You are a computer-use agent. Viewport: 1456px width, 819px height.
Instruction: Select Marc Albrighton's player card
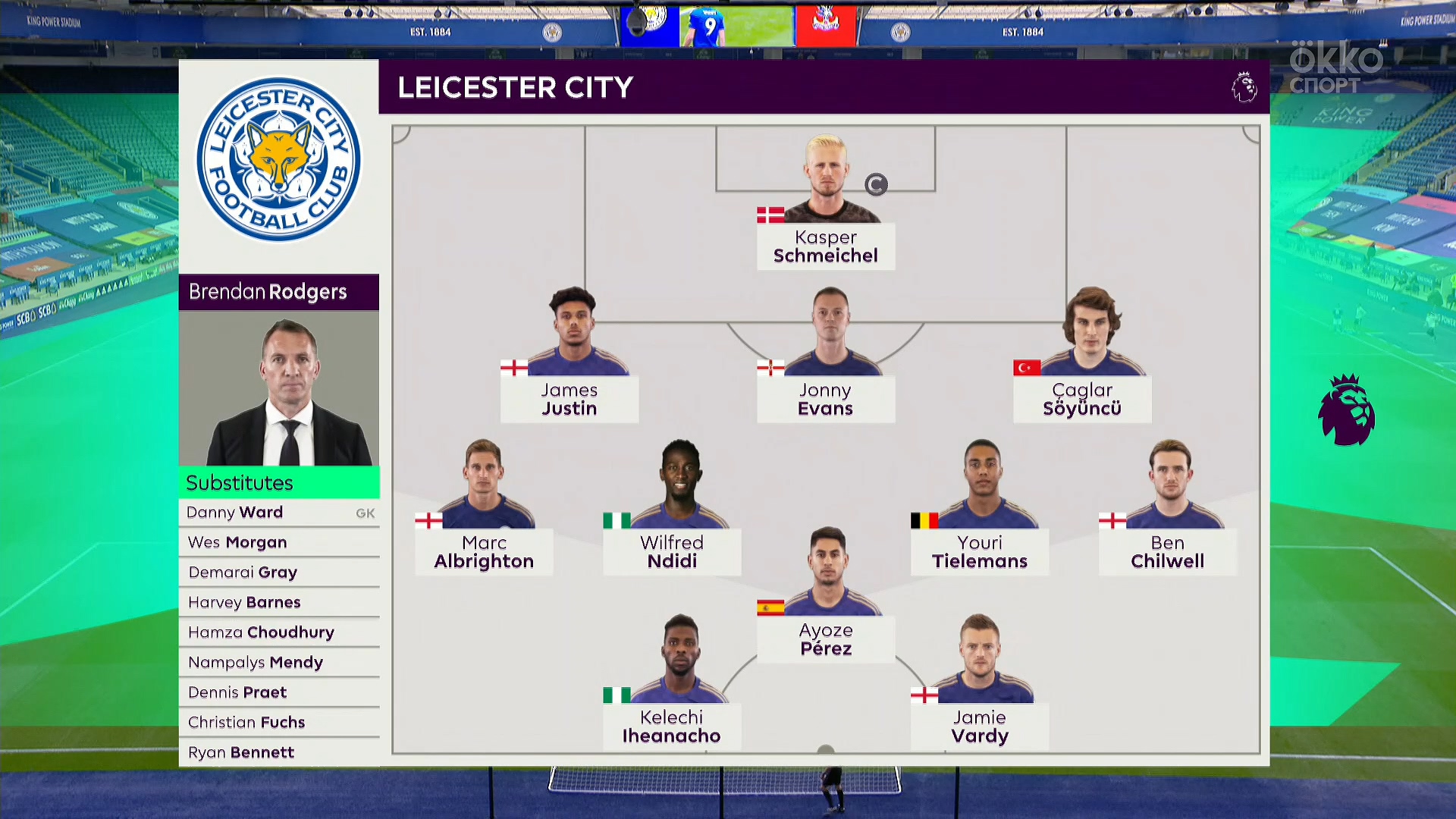point(484,551)
